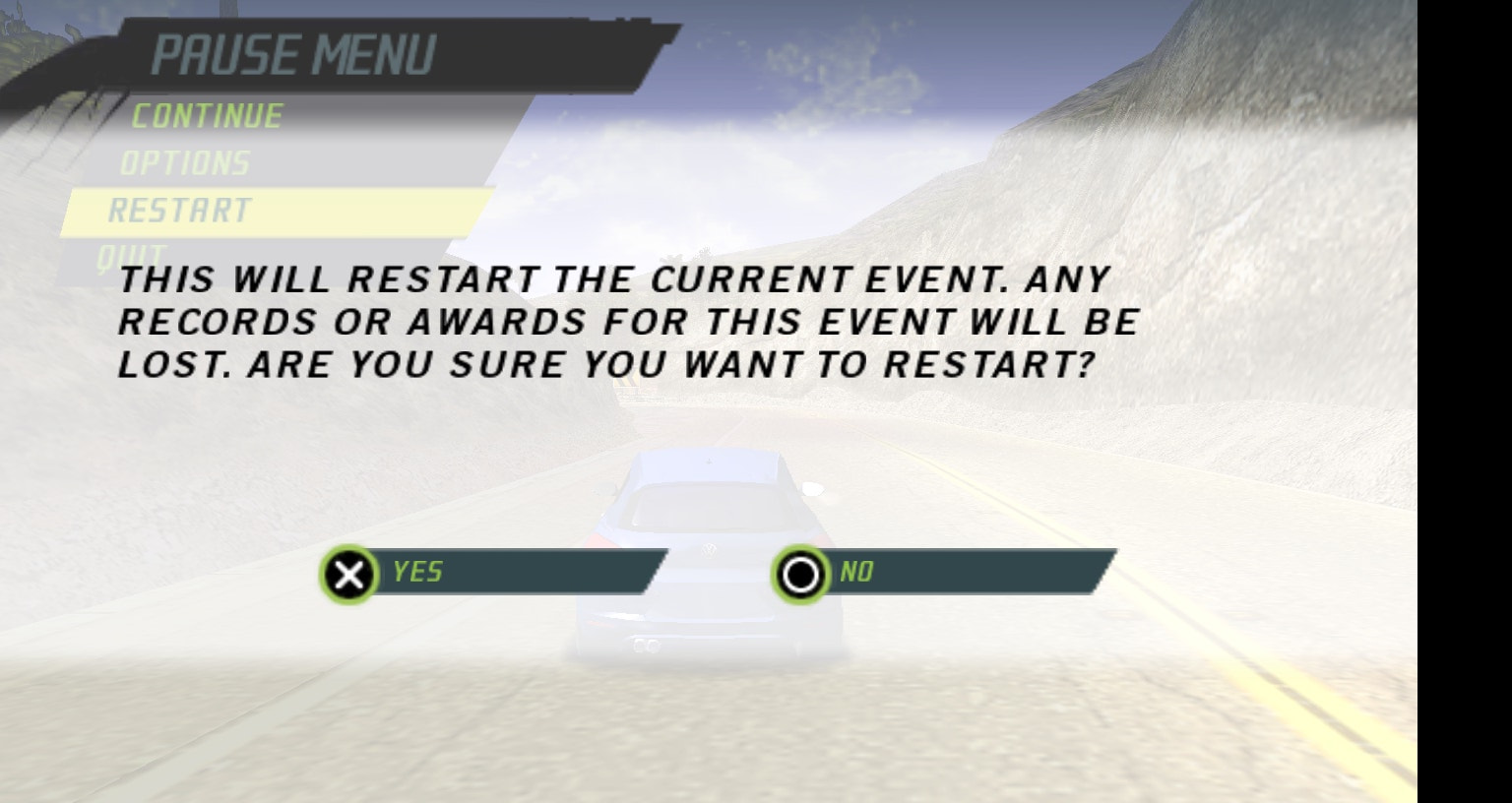
Task: Open the OPTIONS menu entry
Action: pyautogui.click(x=186, y=163)
